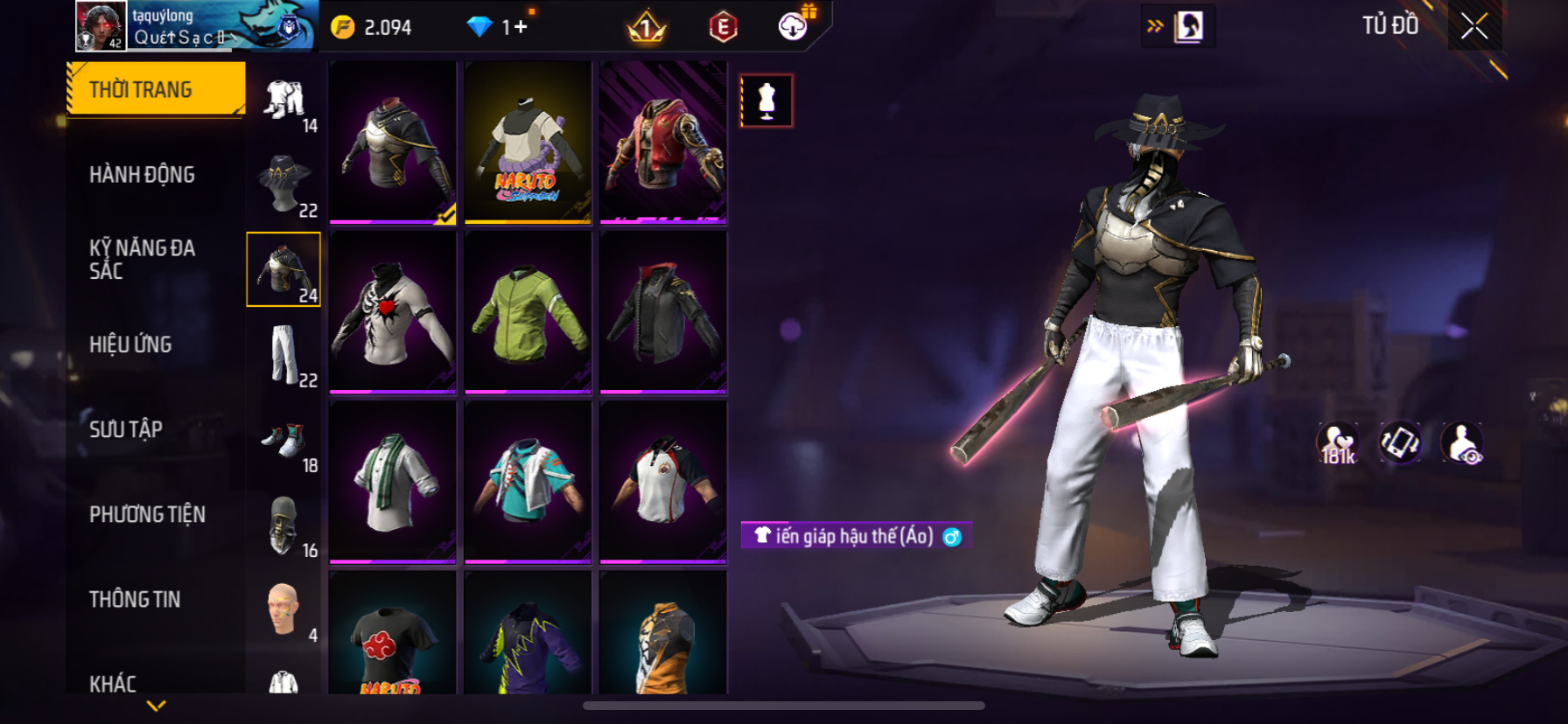Open the Kỹ Năng Đa Sắc tab
This screenshot has width=1568, height=724.
tap(142, 259)
